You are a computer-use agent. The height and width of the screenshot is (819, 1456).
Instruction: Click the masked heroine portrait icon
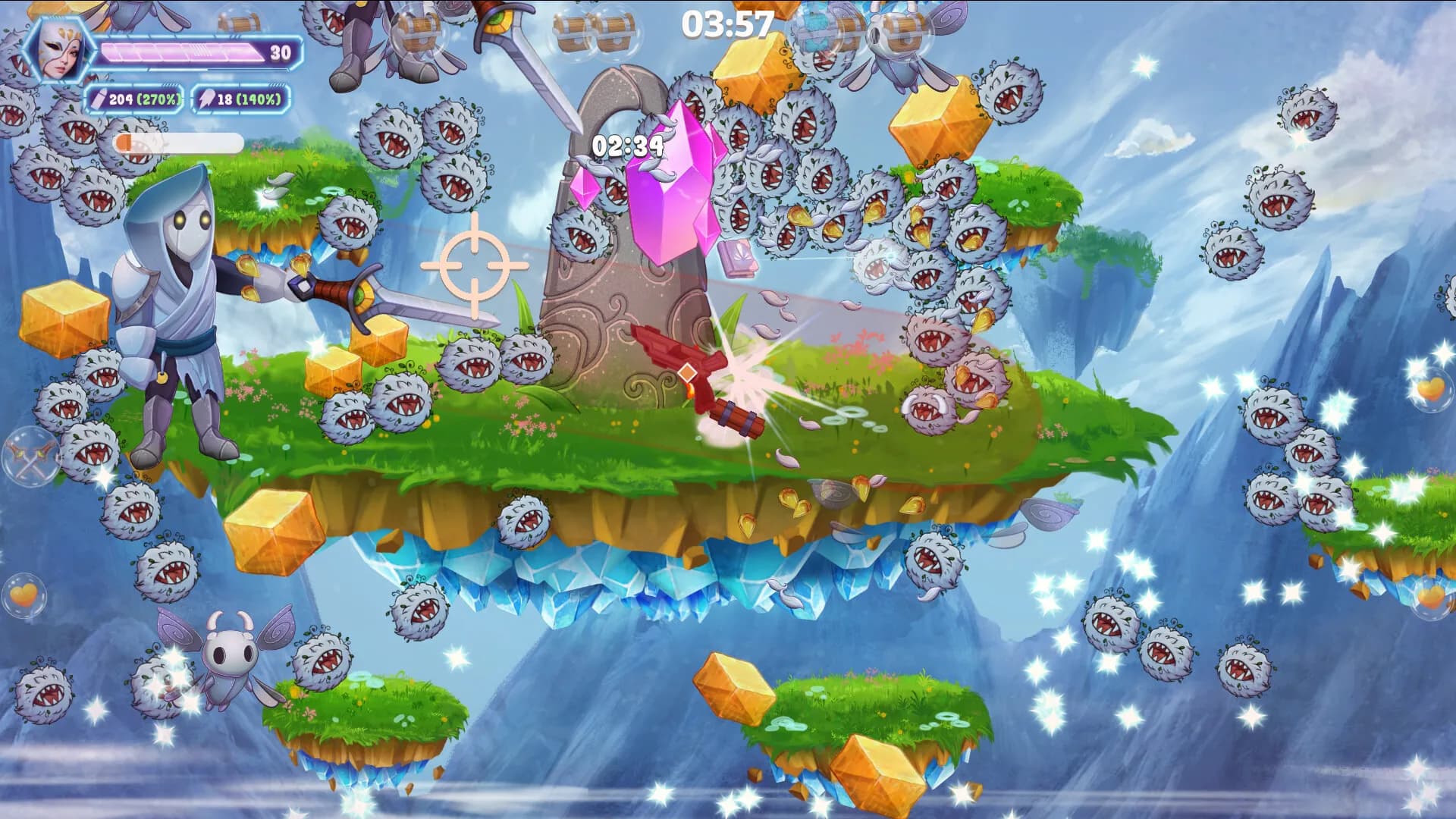[55, 49]
